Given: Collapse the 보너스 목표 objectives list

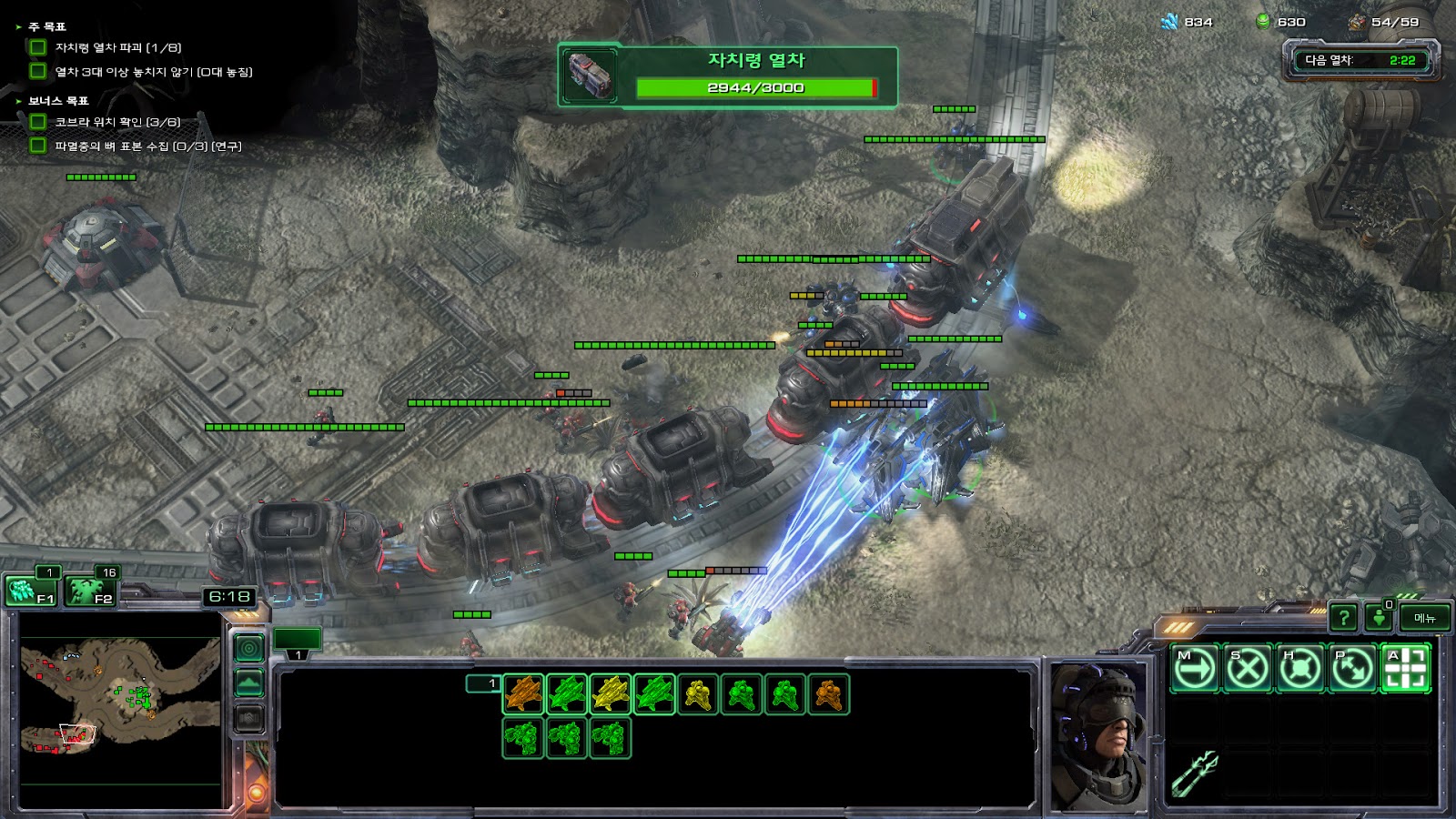Looking at the screenshot, I should click(x=18, y=101).
